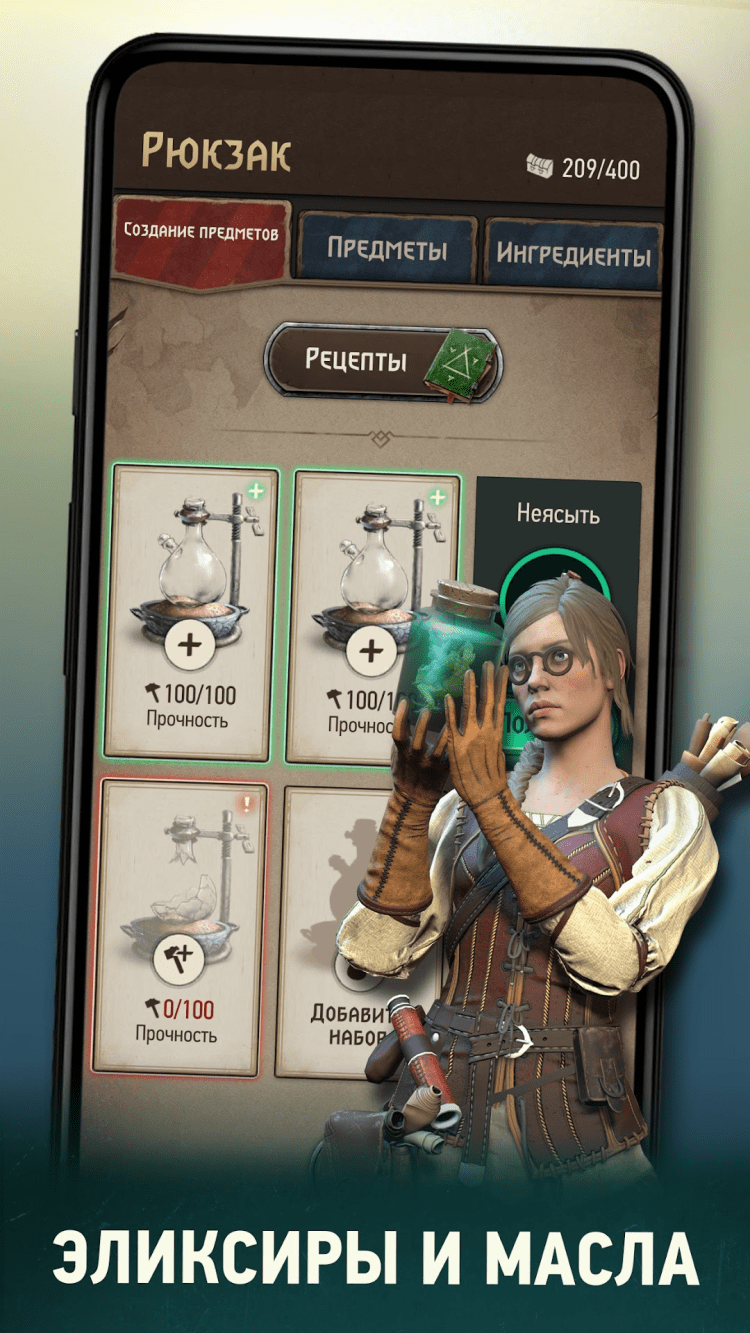Repair the broken alchemy set with 0/100 durability

tap(179, 960)
